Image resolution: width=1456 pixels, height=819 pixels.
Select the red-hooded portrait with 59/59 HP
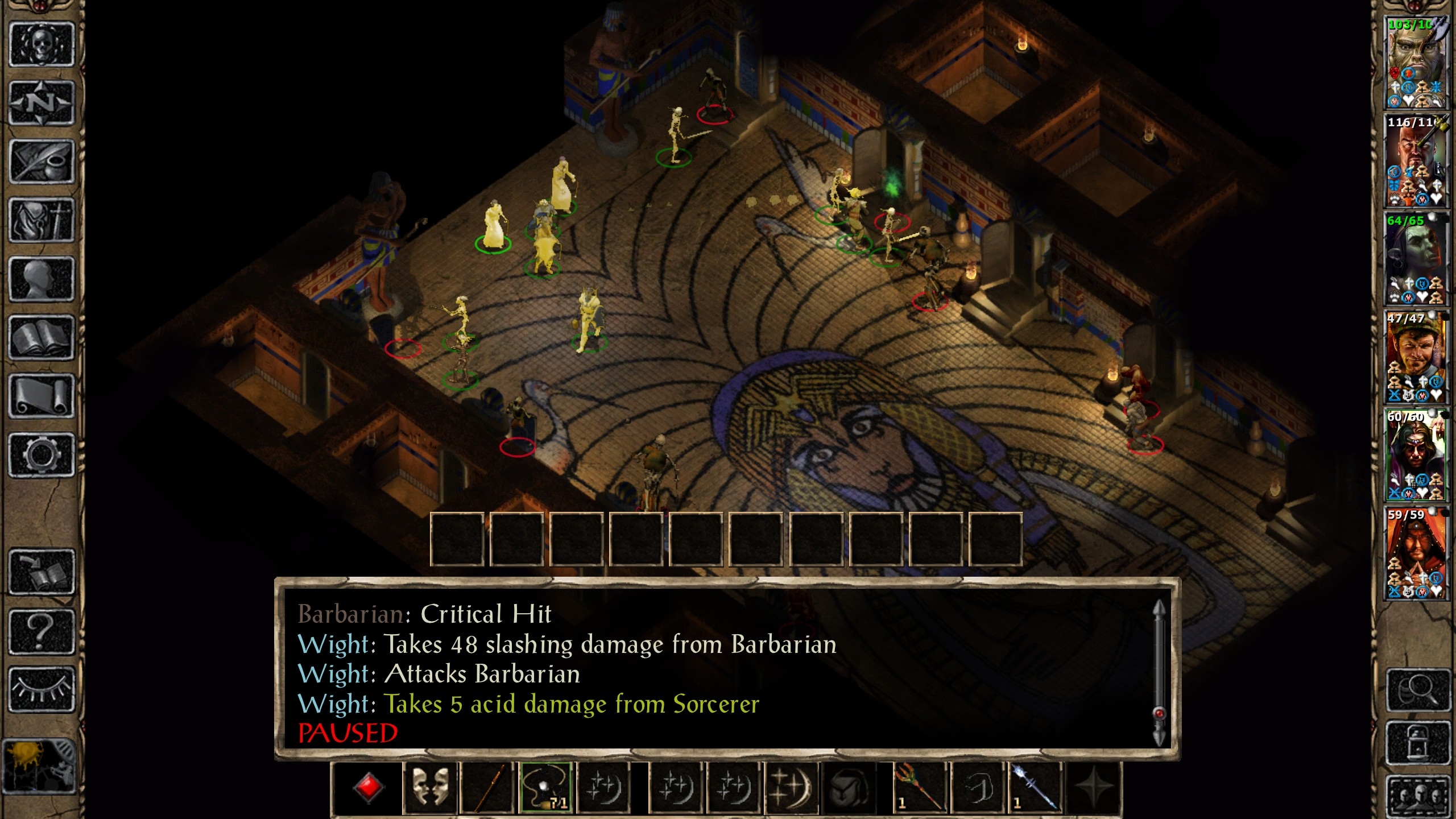pos(1416,553)
